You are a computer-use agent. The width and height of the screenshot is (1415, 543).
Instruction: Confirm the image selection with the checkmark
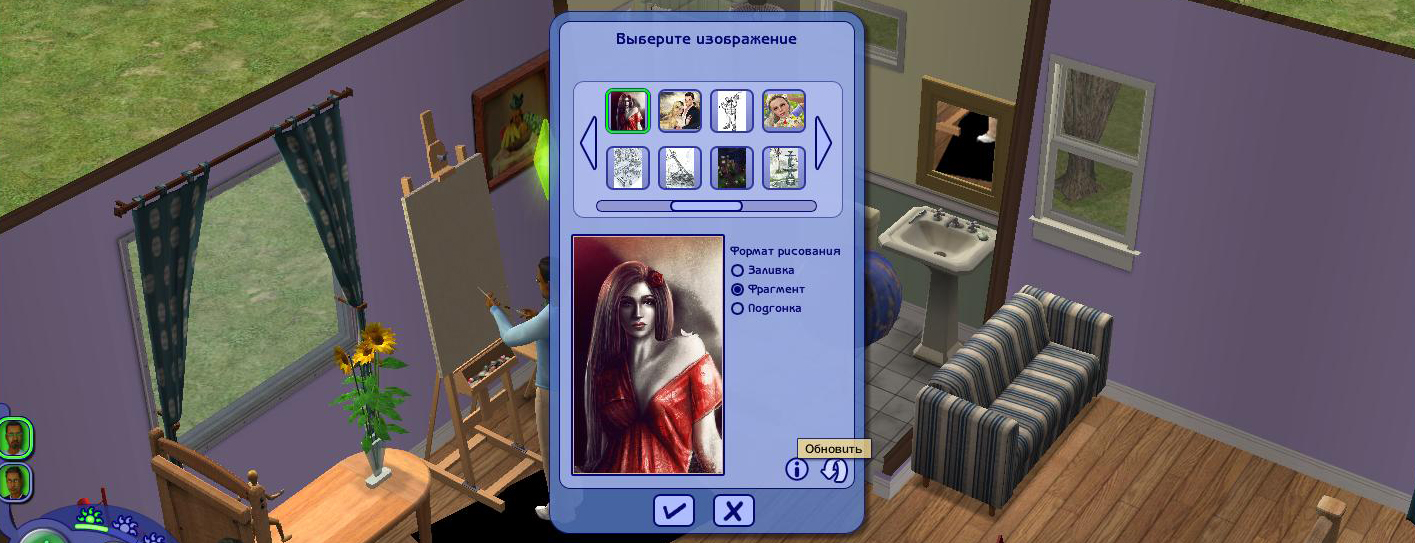click(x=674, y=511)
